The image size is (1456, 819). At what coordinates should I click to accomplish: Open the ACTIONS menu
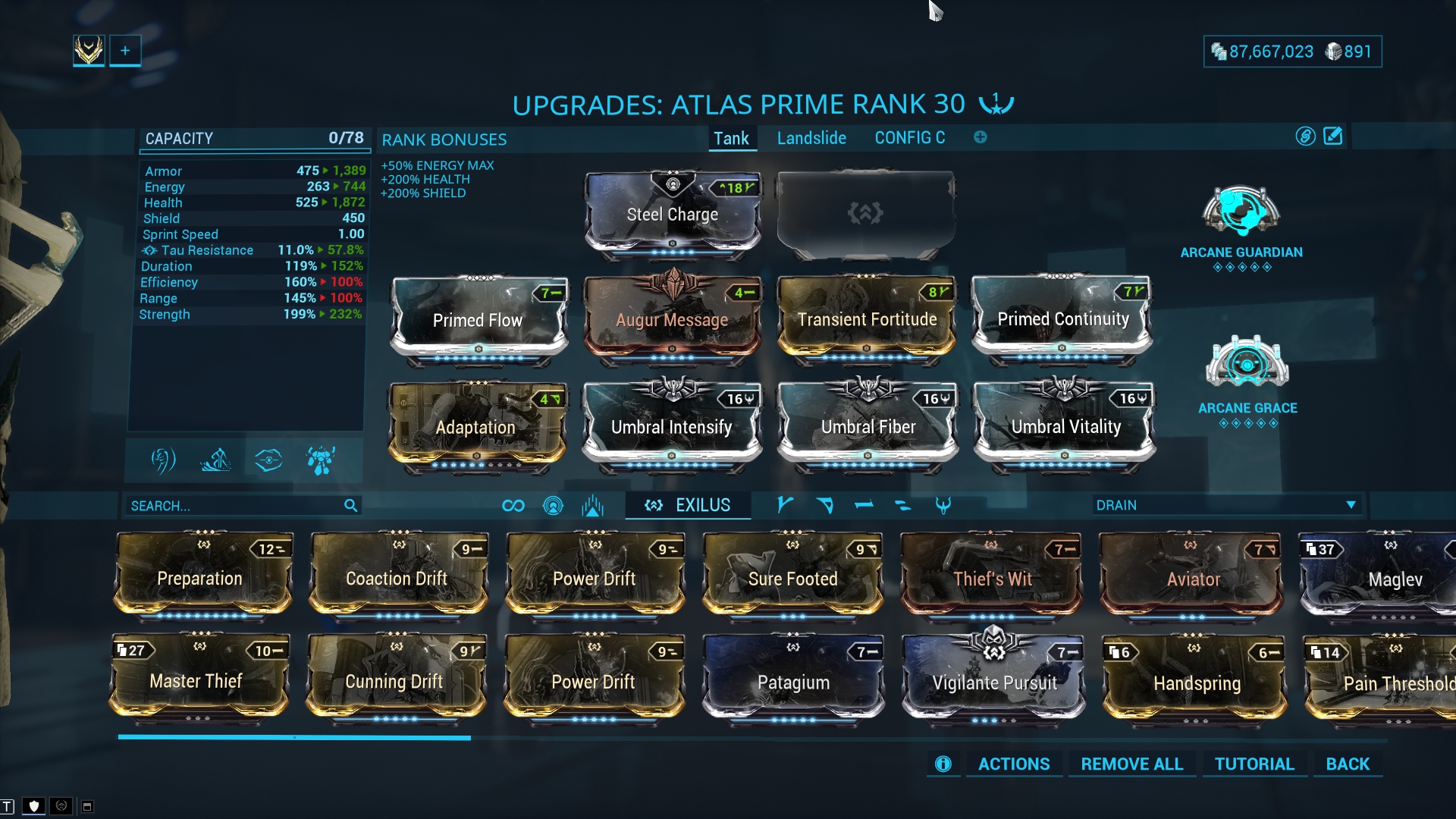click(1013, 764)
